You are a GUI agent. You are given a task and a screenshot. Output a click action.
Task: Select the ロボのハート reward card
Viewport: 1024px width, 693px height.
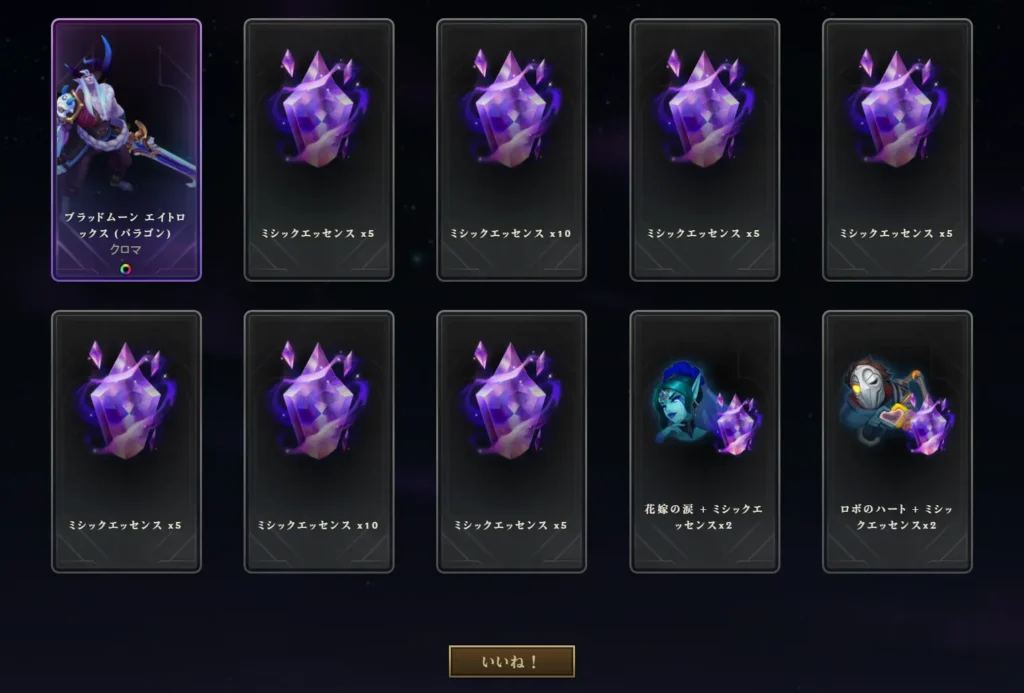[897, 441]
